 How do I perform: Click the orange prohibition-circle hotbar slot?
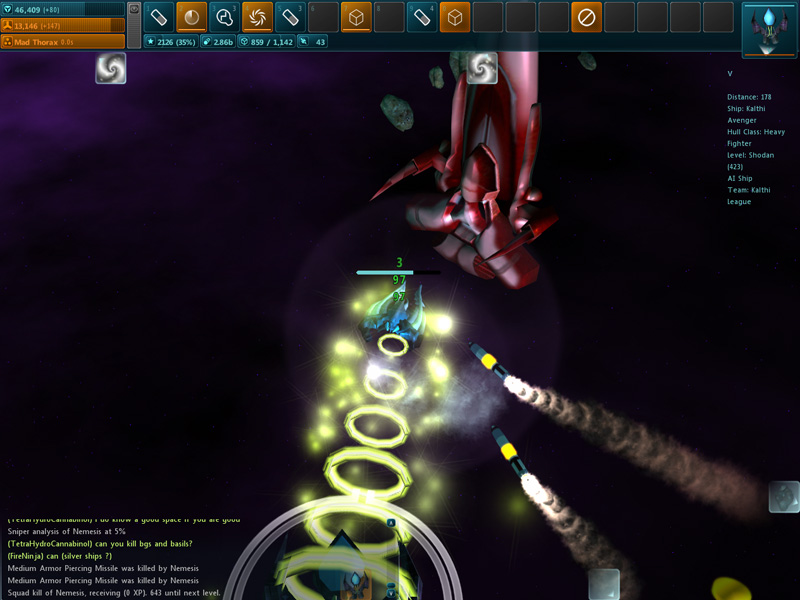[x=587, y=17]
